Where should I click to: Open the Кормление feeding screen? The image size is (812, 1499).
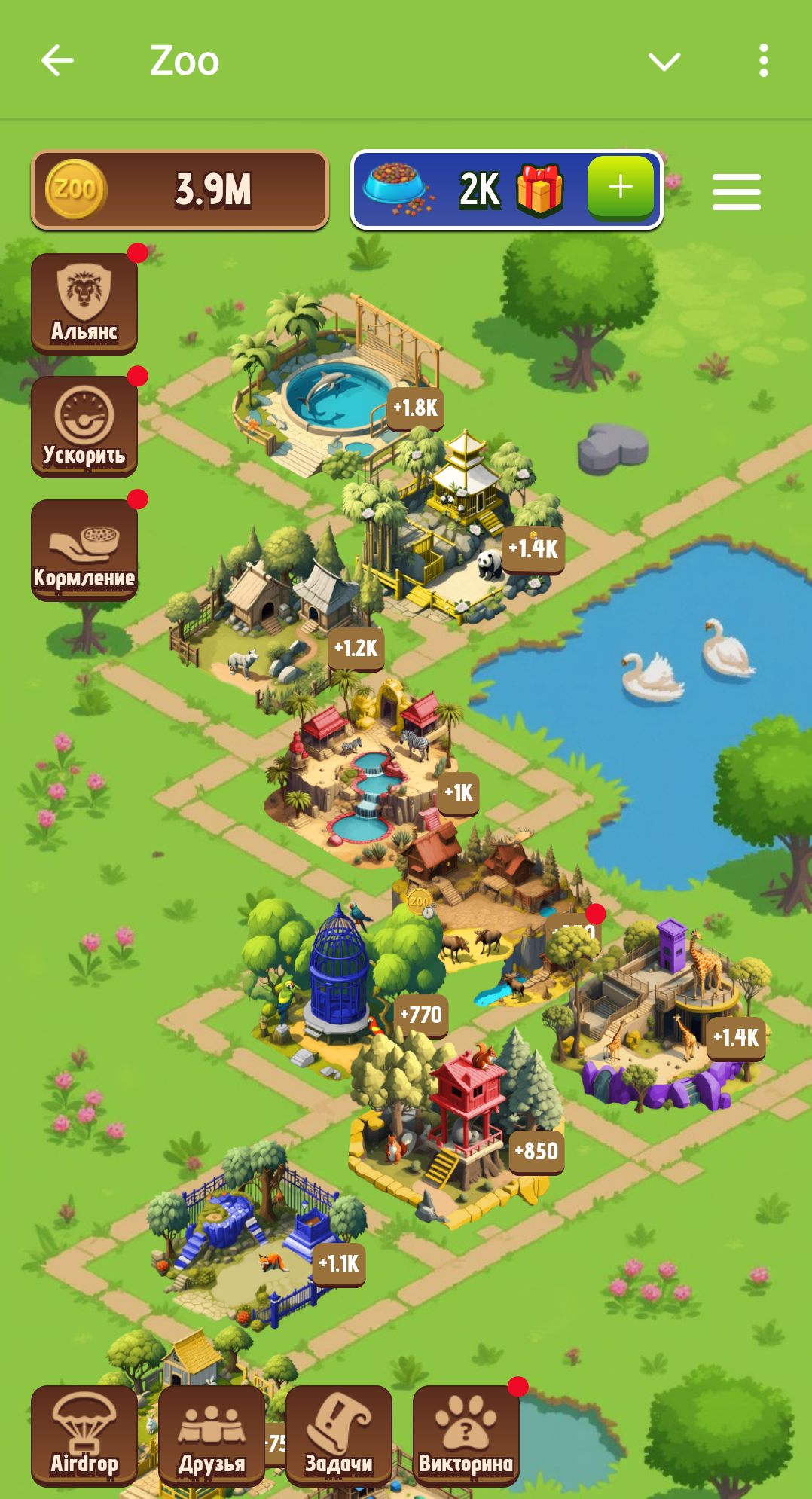tap(84, 549)
